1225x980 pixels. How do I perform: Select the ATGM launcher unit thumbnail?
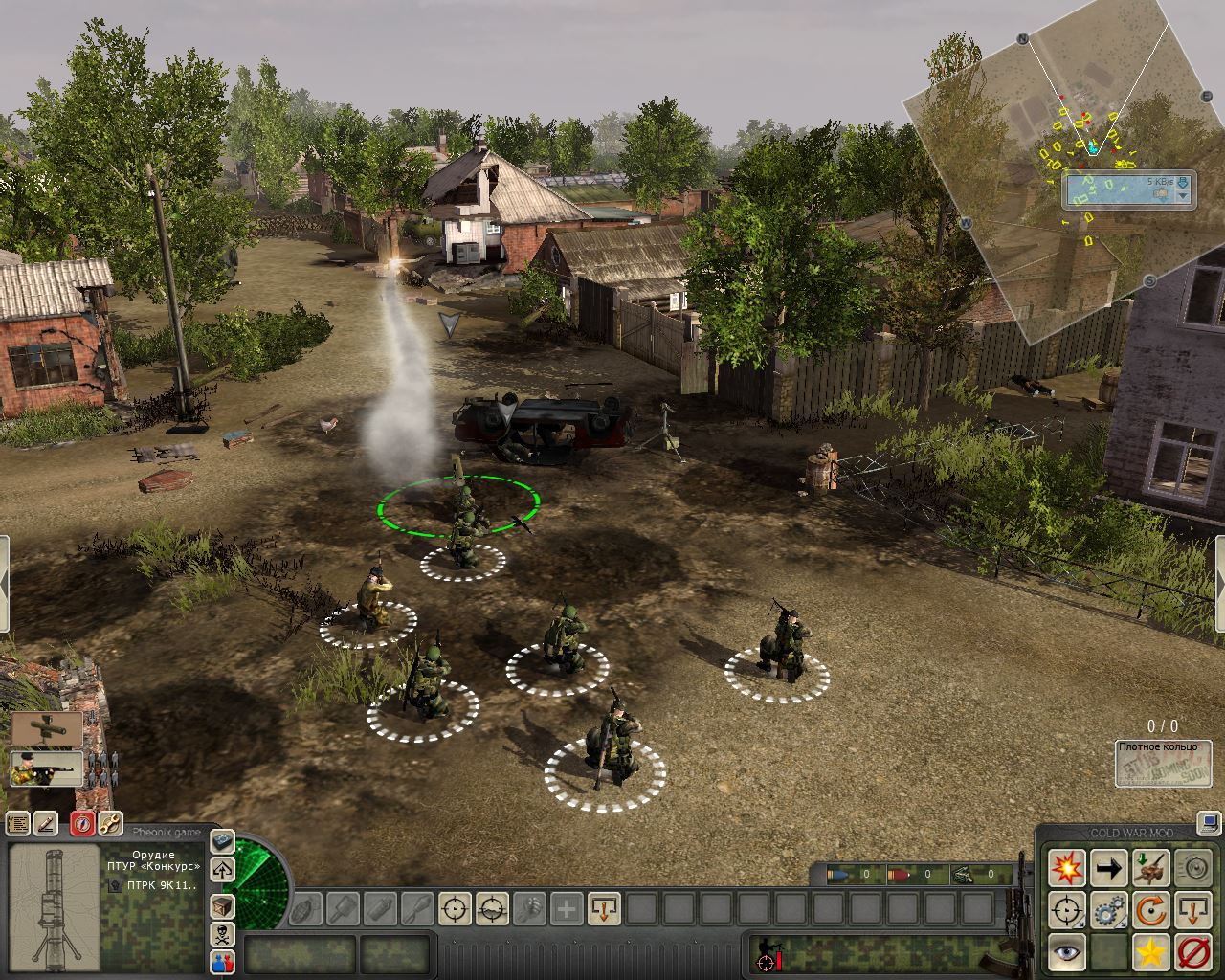47,728
